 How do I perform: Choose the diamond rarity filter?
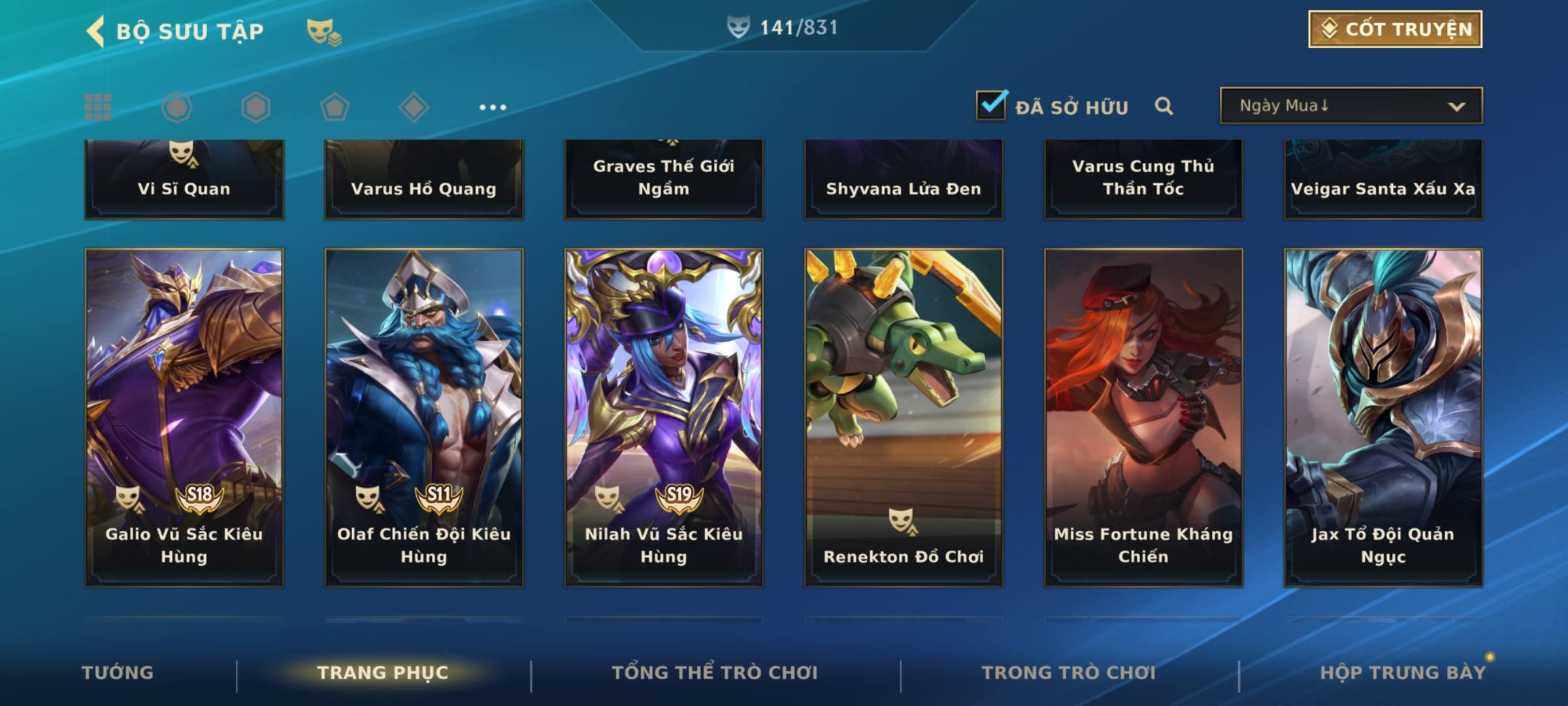point(414,107)
